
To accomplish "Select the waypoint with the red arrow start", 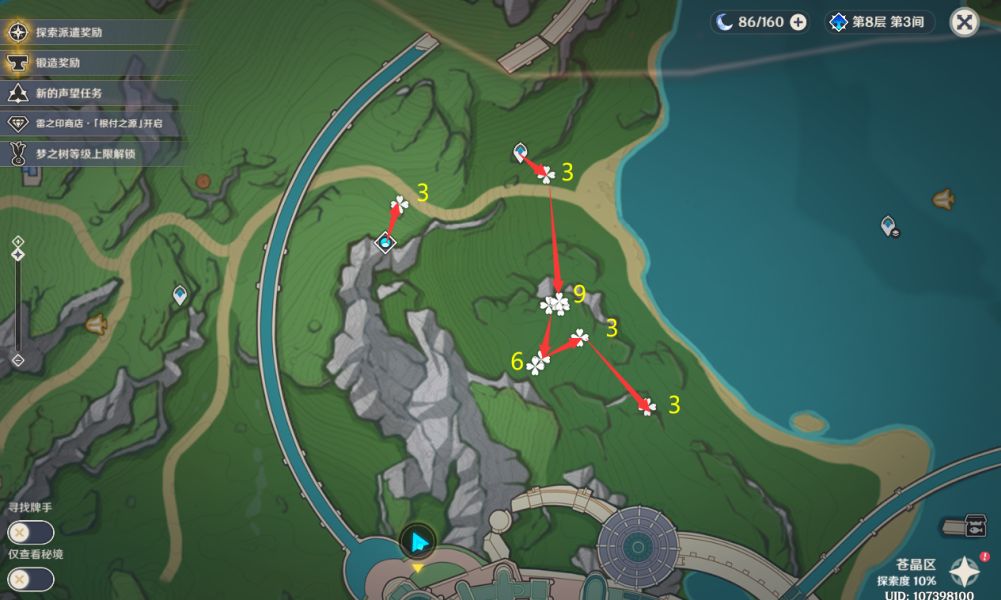I will 520,152.
